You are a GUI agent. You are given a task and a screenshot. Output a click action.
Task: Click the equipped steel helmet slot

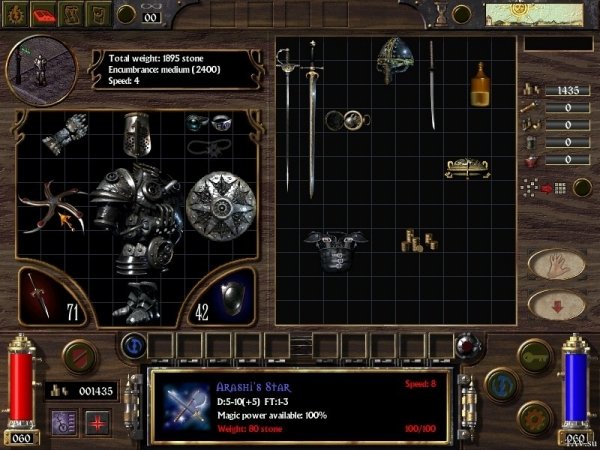click(137, 133)
